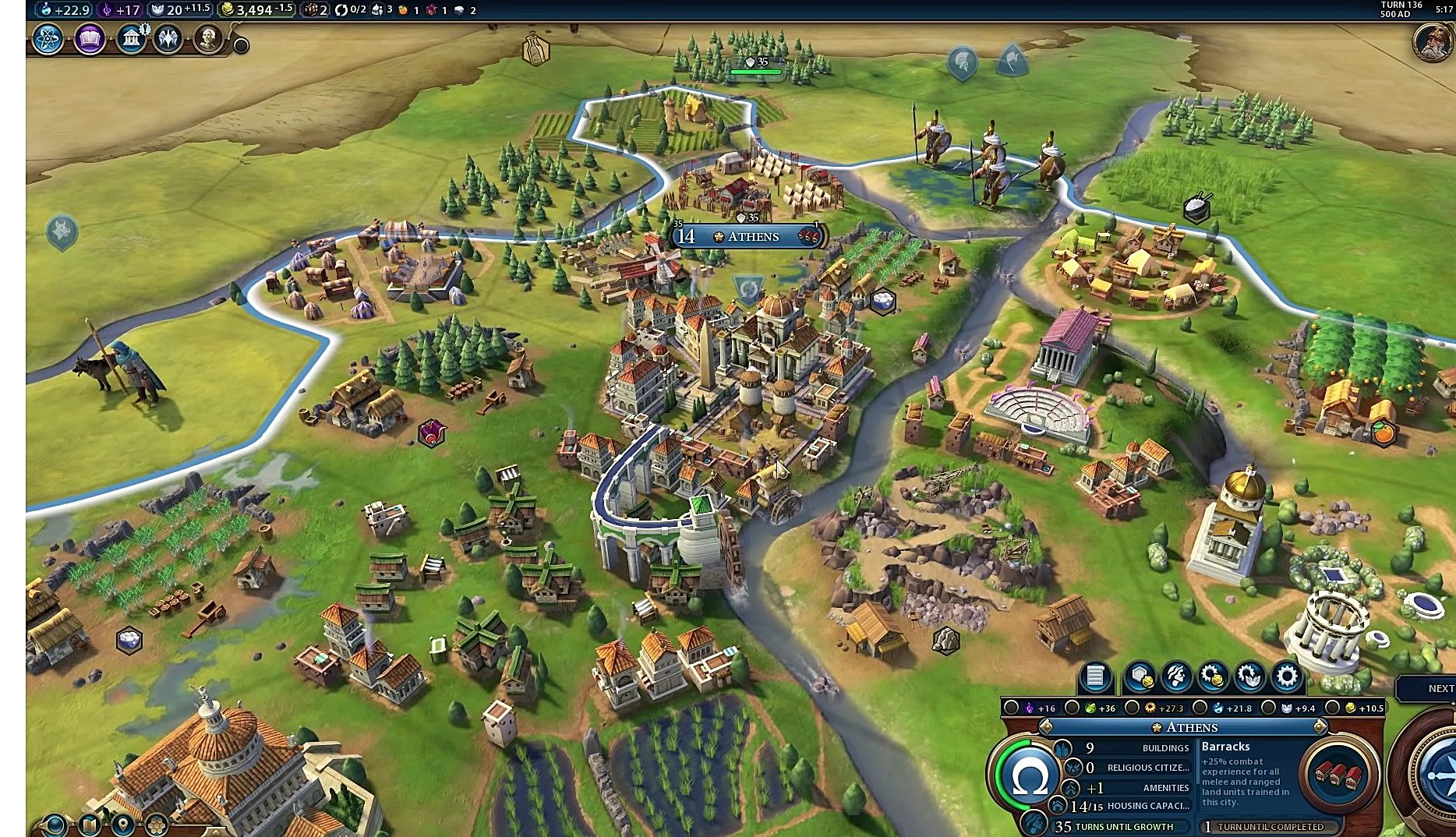Open the Government screen (columned building icon)
1456x837 pixels.
pos(131,38)
